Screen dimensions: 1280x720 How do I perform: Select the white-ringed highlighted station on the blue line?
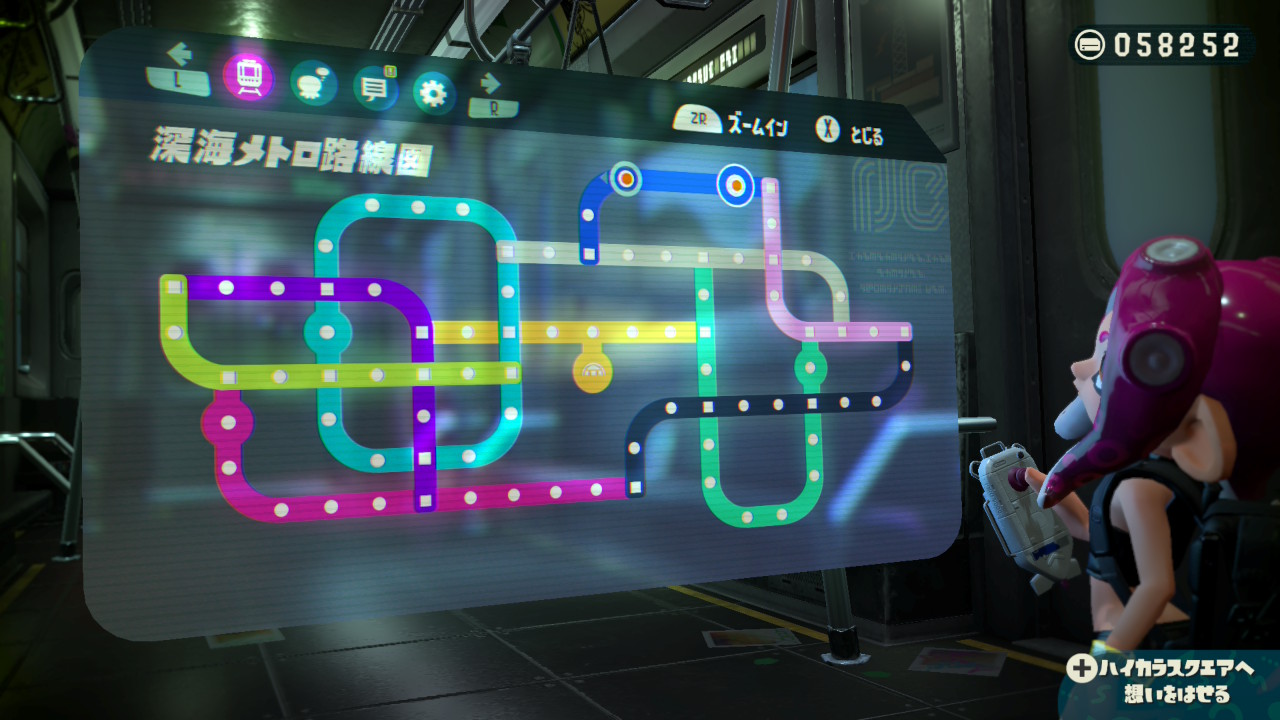coord(736,184)
